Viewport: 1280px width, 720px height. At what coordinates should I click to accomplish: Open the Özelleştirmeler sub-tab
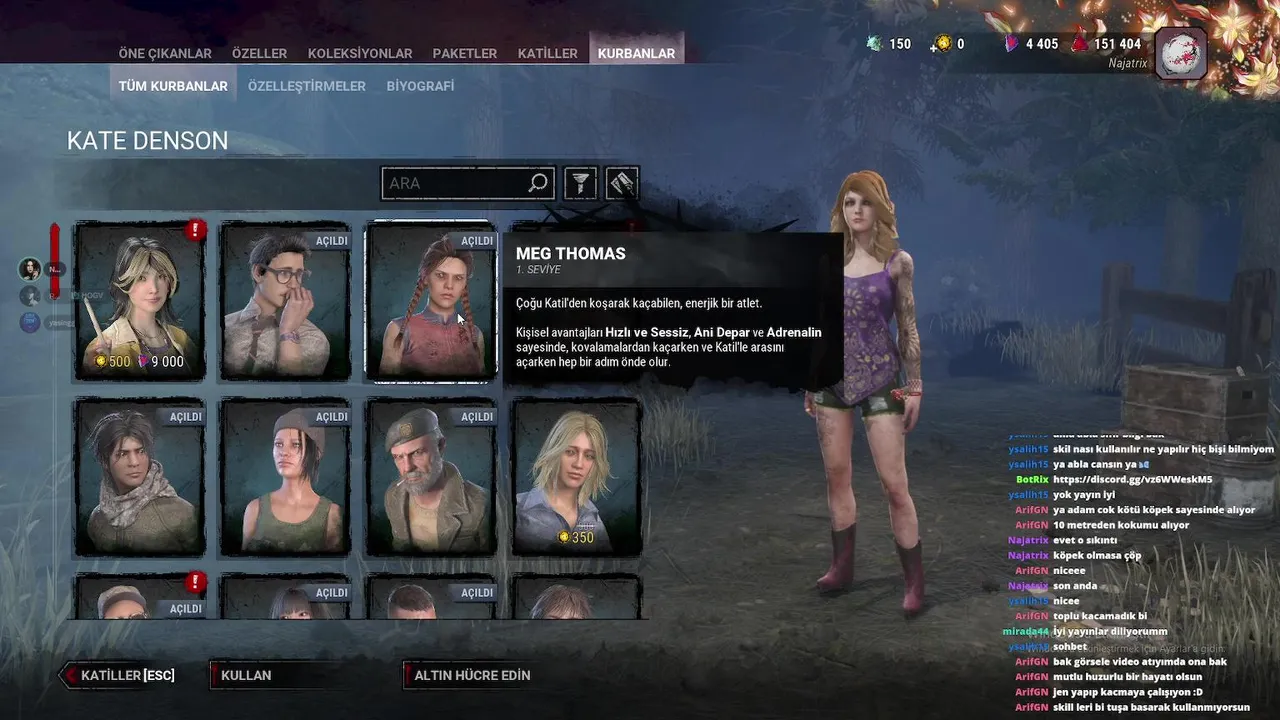[306, 86]
